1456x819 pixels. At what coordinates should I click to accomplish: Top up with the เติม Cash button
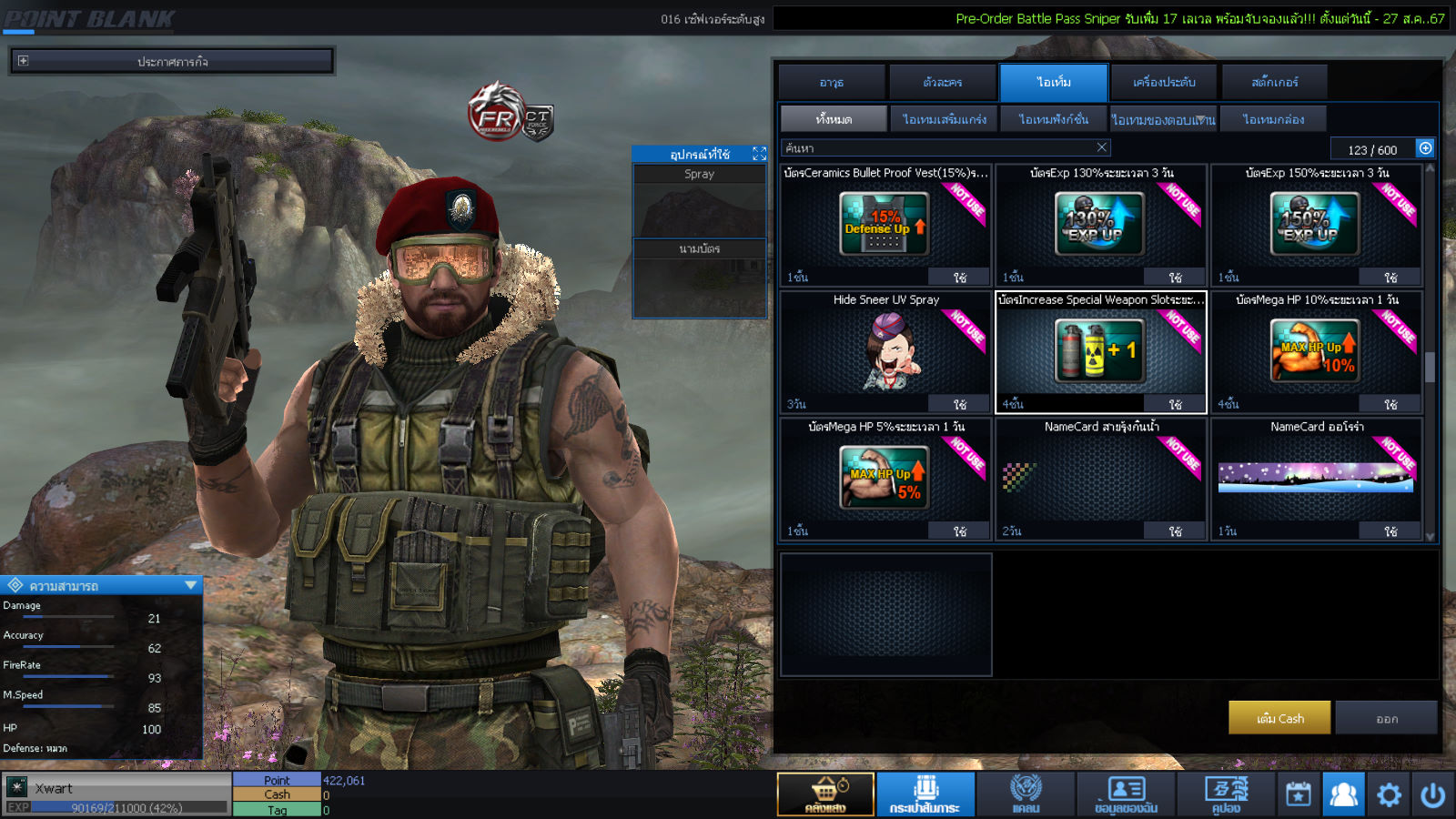coord(1279,718)
